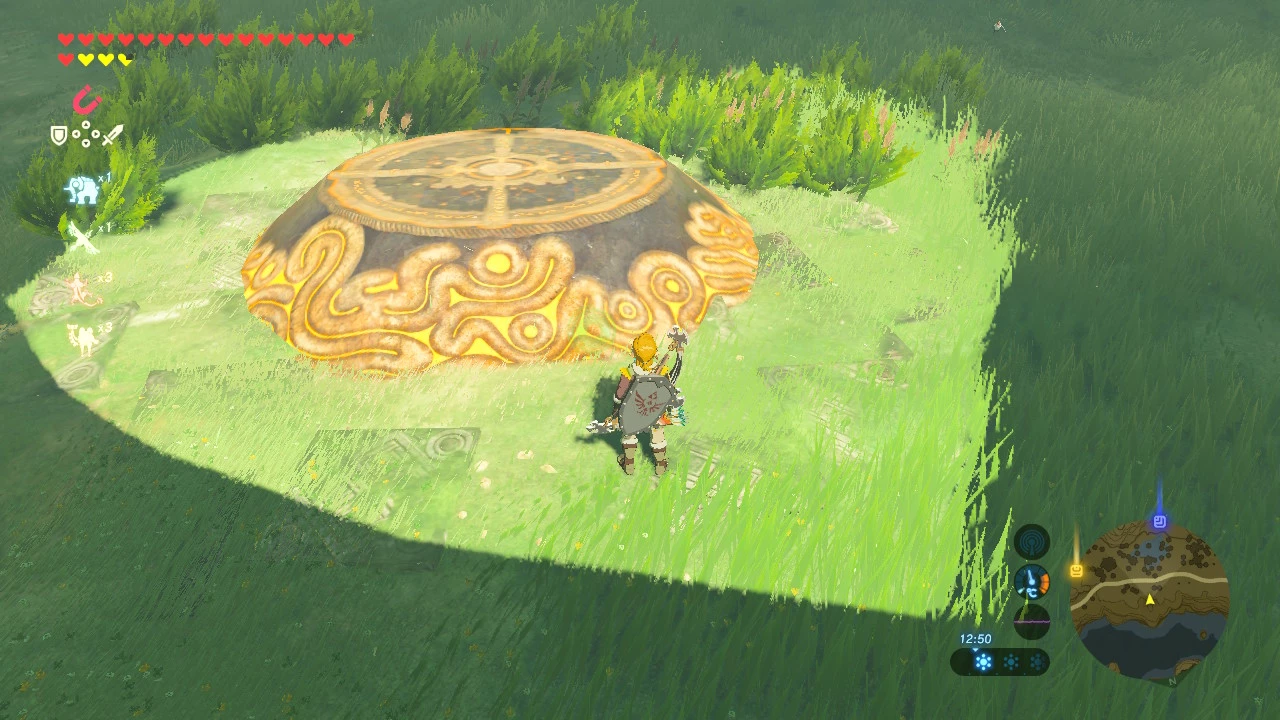The width and height of the screenshot is (1280, 720).
Task: Click the yellow objective marker beside minimap
Action: 1076,571
